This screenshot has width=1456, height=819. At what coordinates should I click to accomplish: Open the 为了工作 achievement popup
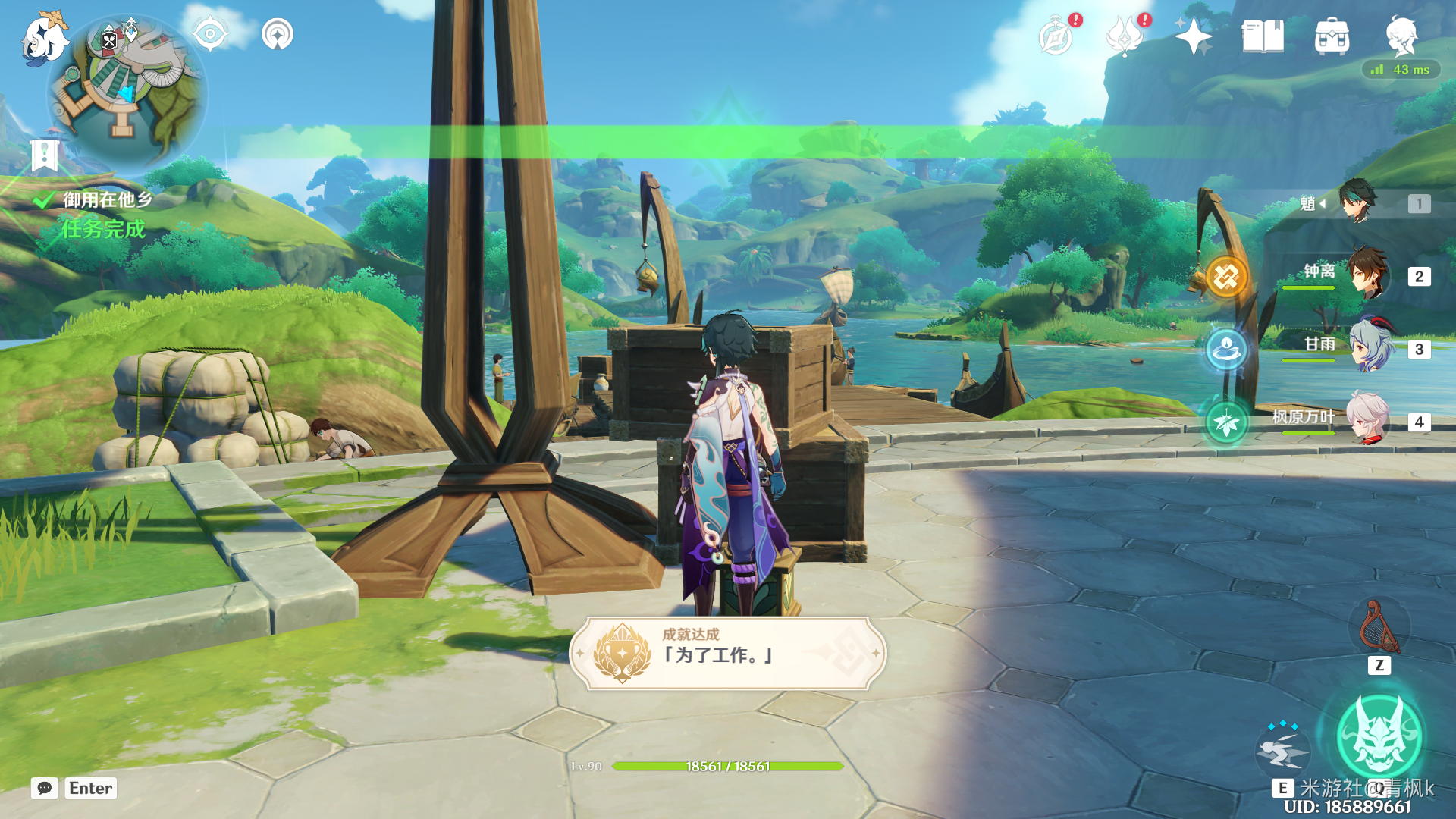coord(727,654)
